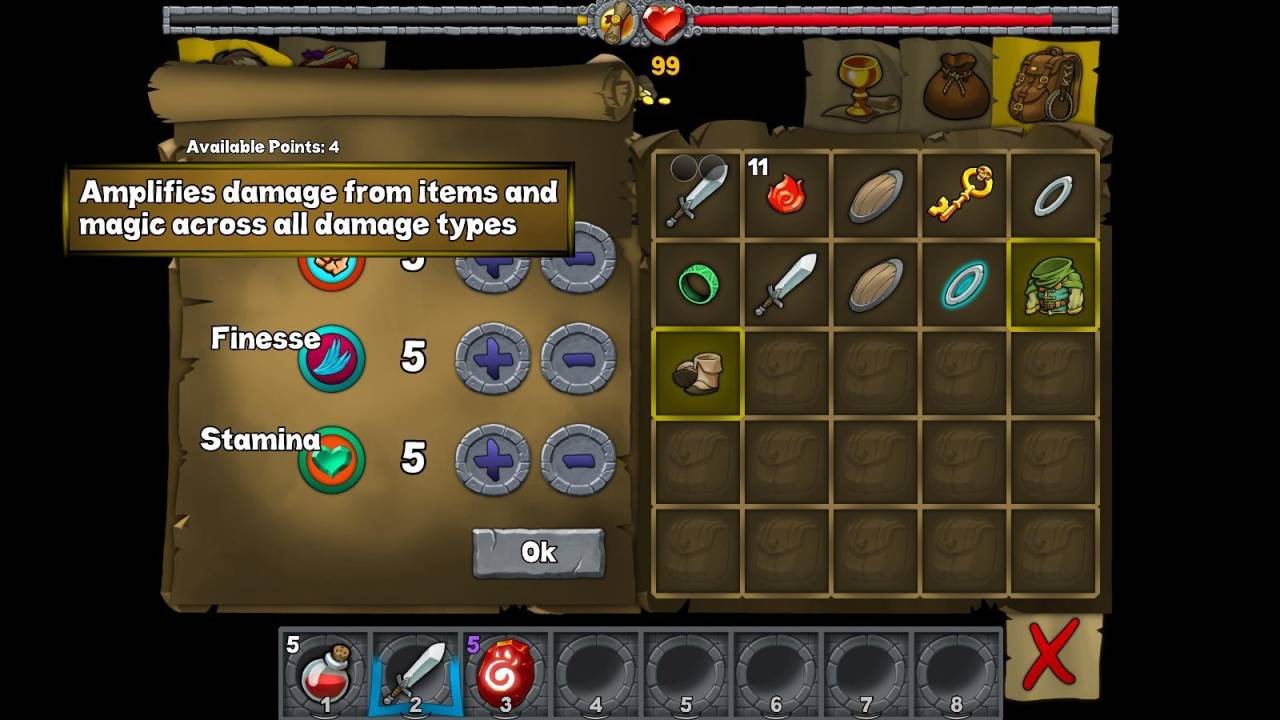Add a point to Stamina
This screenshot has width=1280, height=720.
(x=492, y=459)
